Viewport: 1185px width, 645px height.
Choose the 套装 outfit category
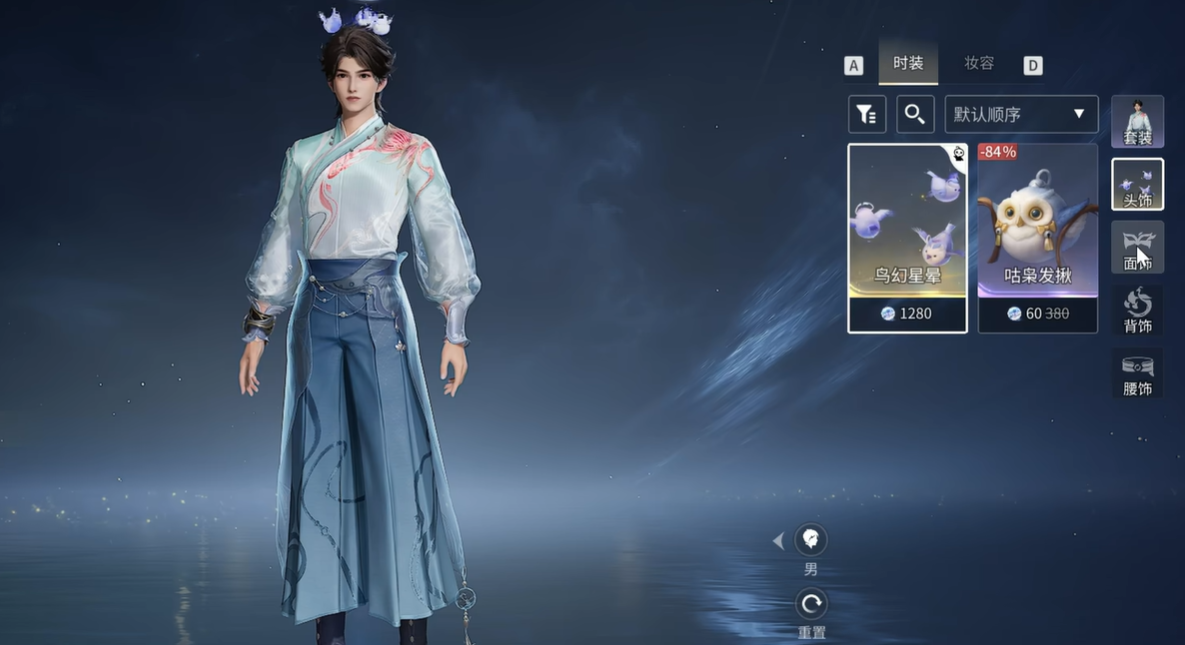coord(1137,122)
